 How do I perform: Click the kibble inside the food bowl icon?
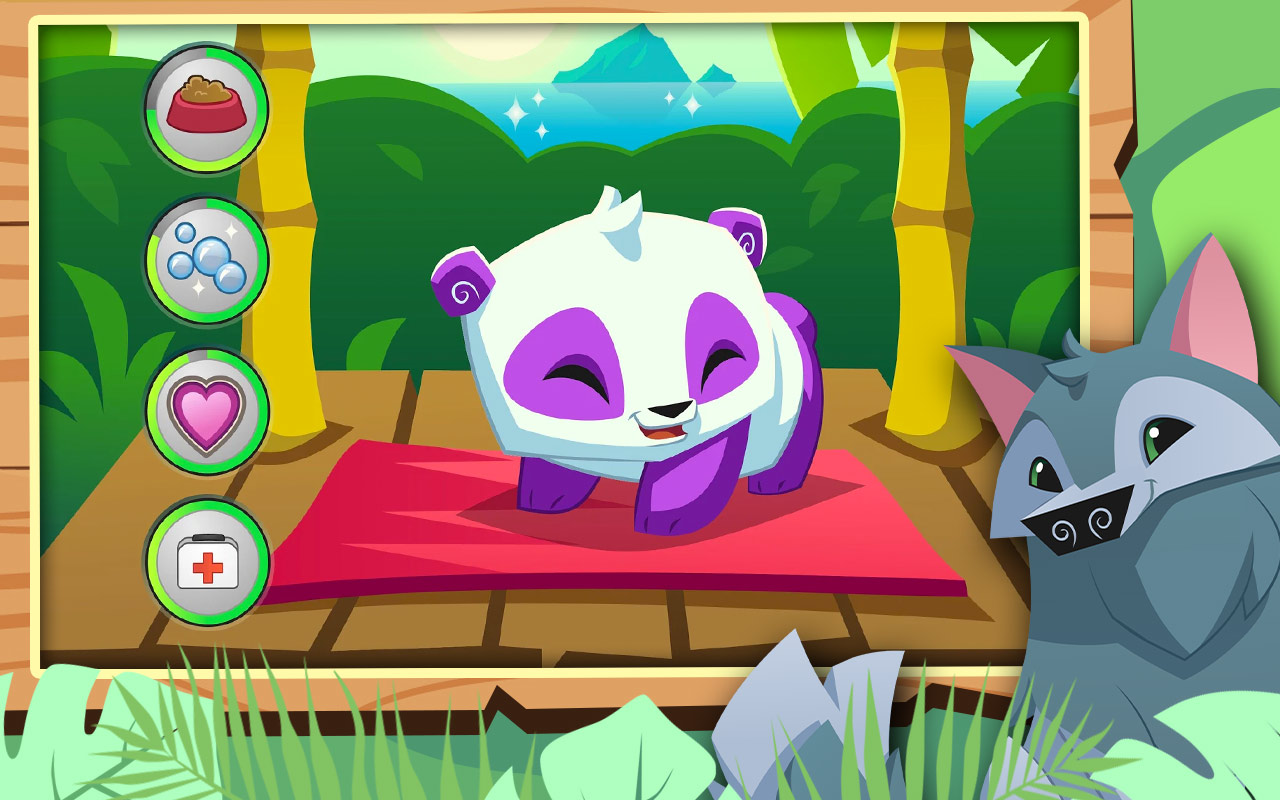205,90
